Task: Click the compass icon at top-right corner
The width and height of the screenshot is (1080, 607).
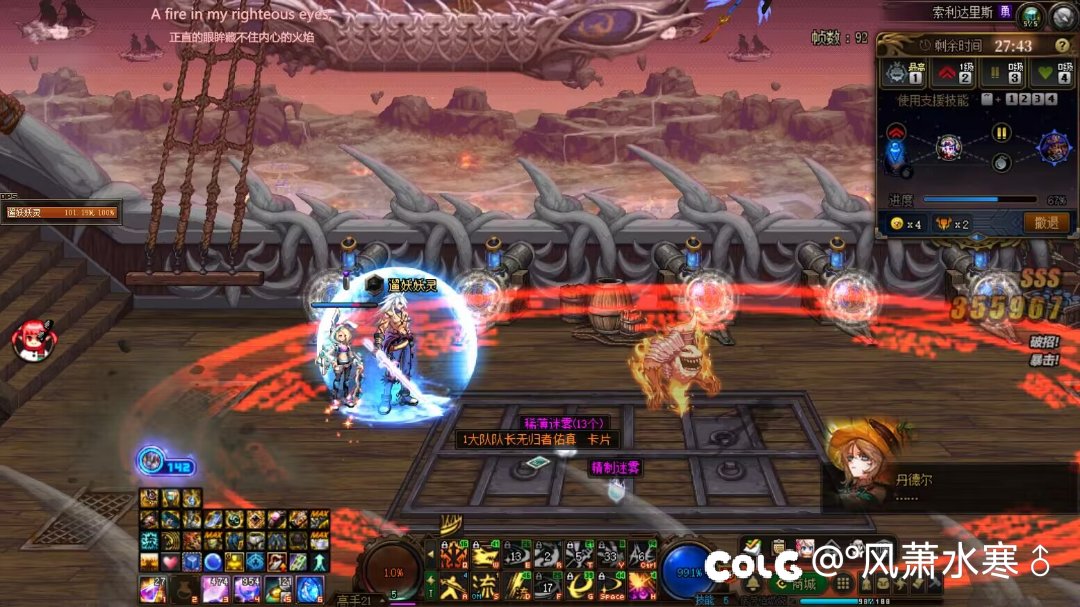Action: 1063,15
